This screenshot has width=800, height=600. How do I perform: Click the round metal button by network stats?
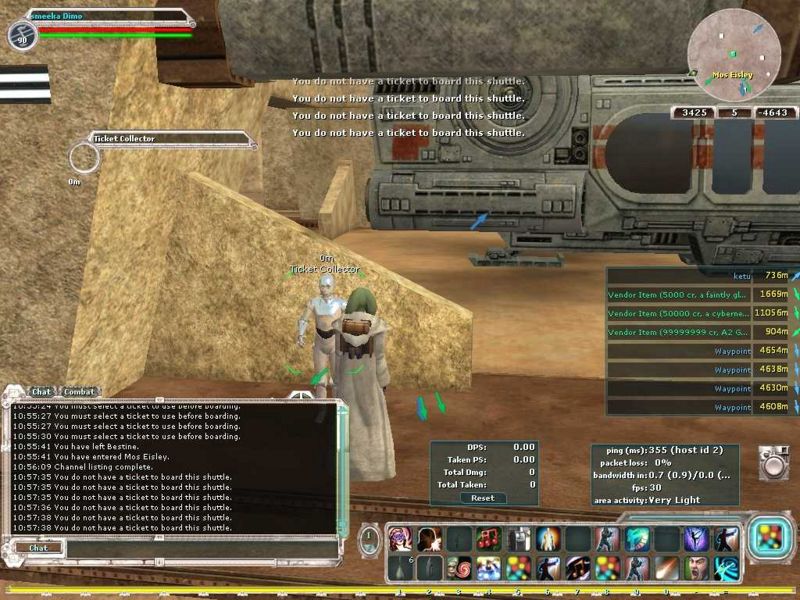click(x=772, y=462)
